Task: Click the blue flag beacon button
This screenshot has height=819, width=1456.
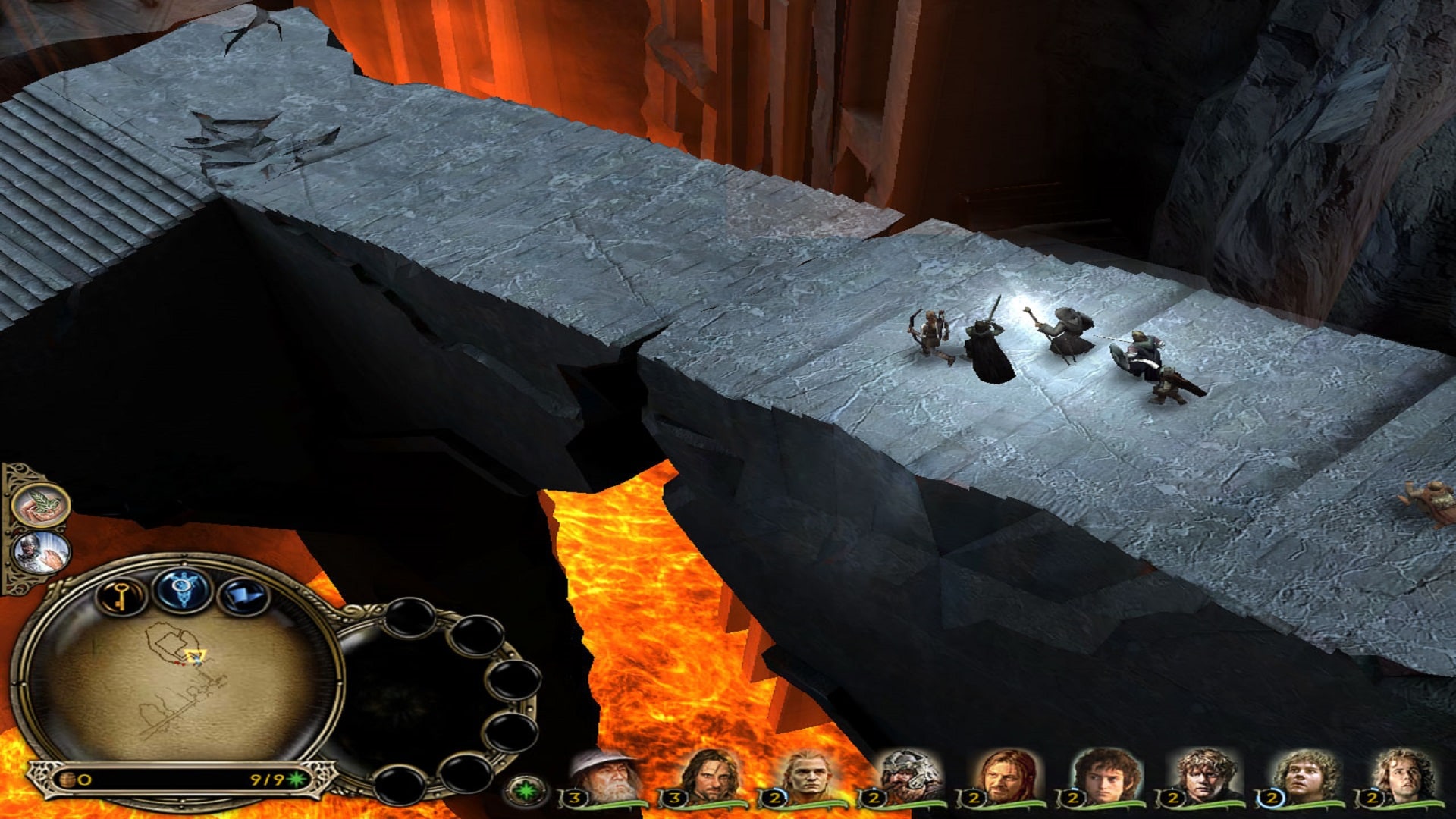Action: point(243,596)
